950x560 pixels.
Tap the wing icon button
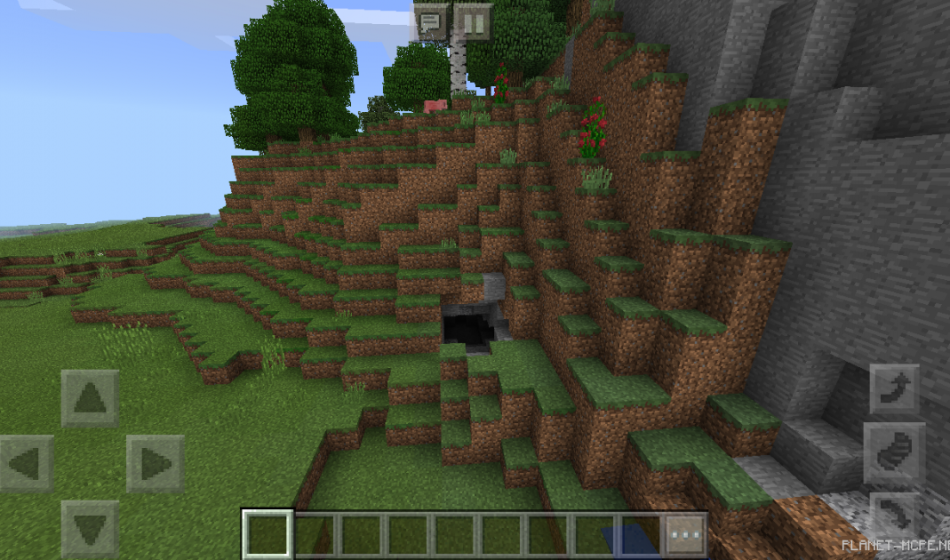(894, 454)
